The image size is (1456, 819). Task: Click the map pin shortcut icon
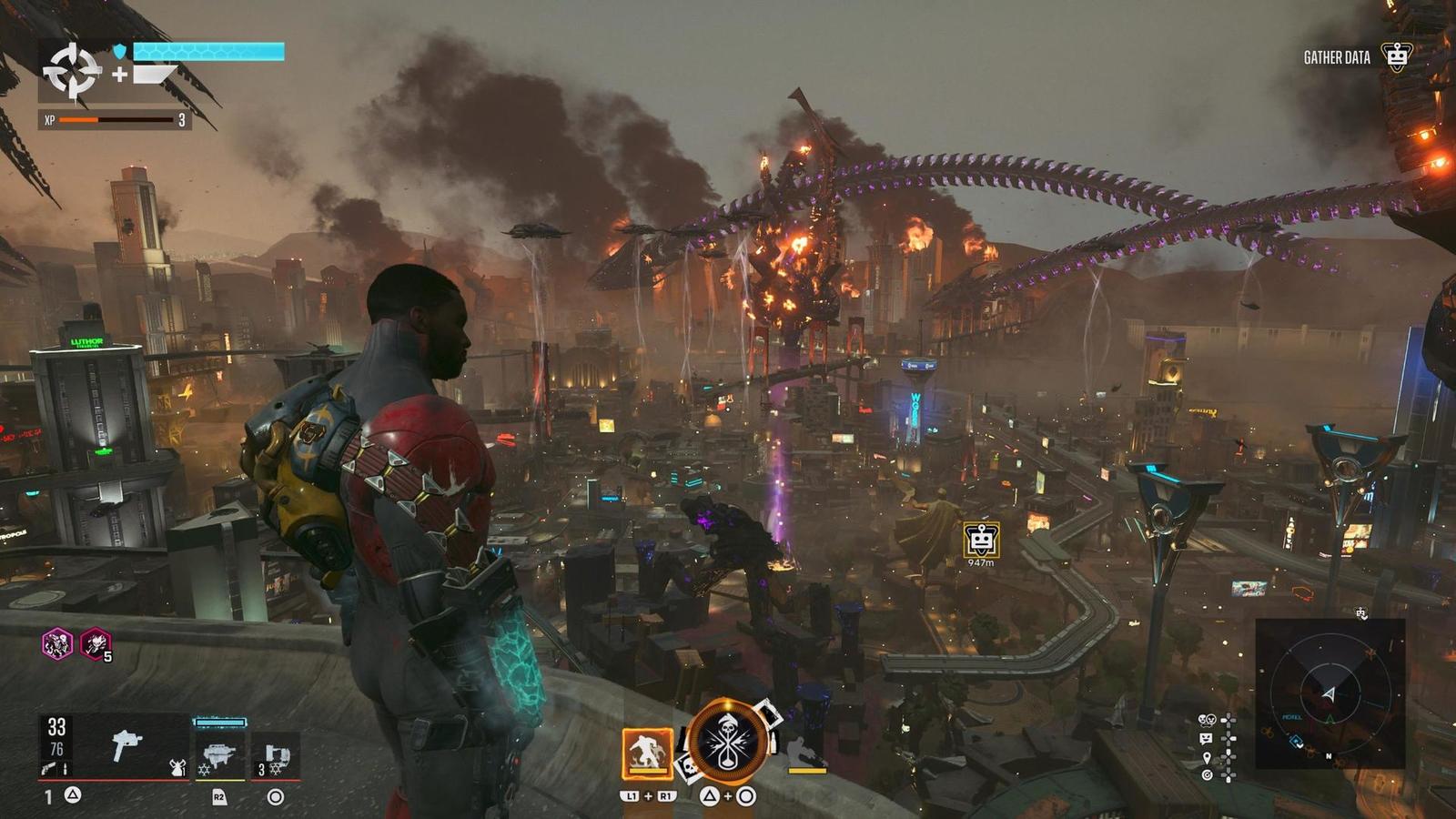(1207, 757)
